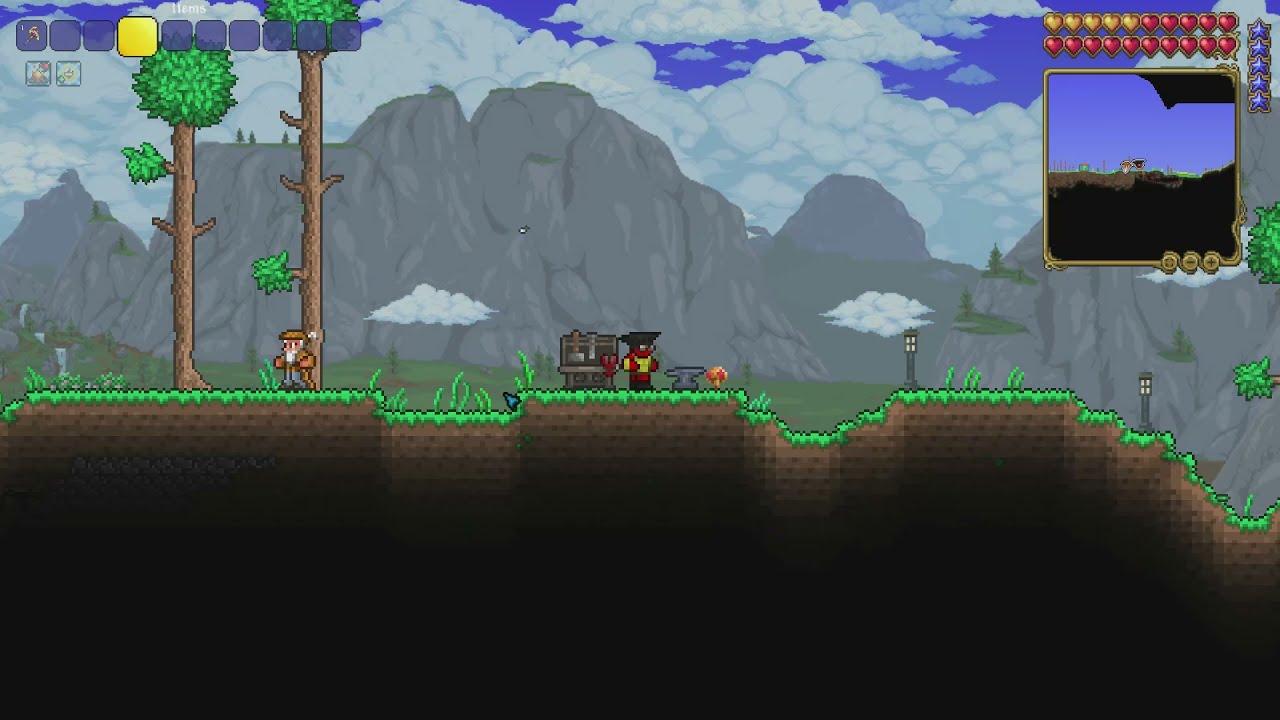Screen dimensions: 1280x720
Task: Reset the minimap zoom
Action: tap(1169, 262)
